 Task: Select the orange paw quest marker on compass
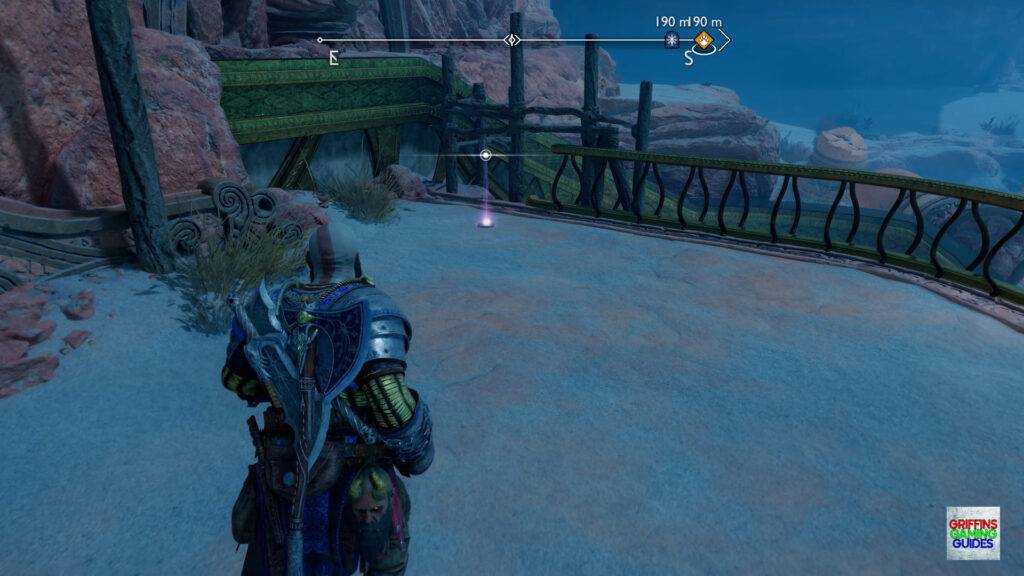click(704, 41)
